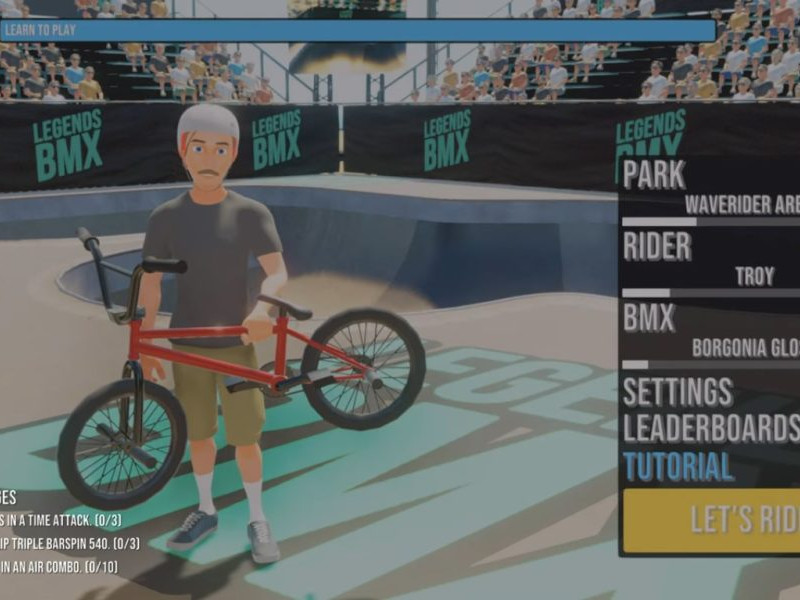Open the Settings menu
Viewport: 800px width, 600px height.
tap(678, 391)
